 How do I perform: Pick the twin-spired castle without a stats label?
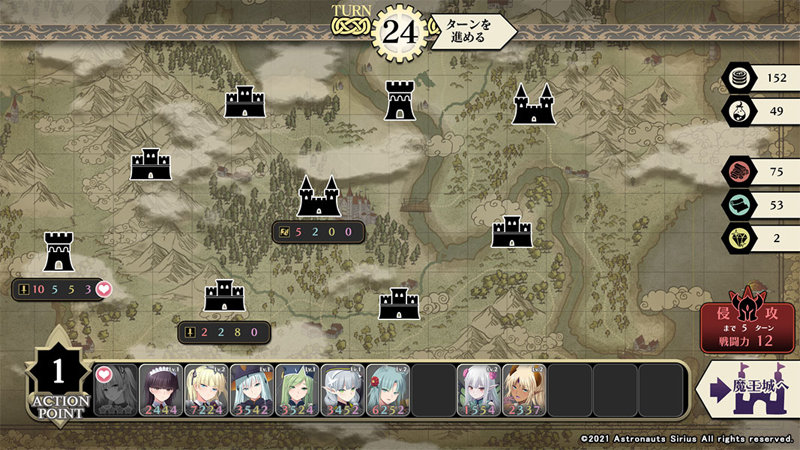[534, 104]
